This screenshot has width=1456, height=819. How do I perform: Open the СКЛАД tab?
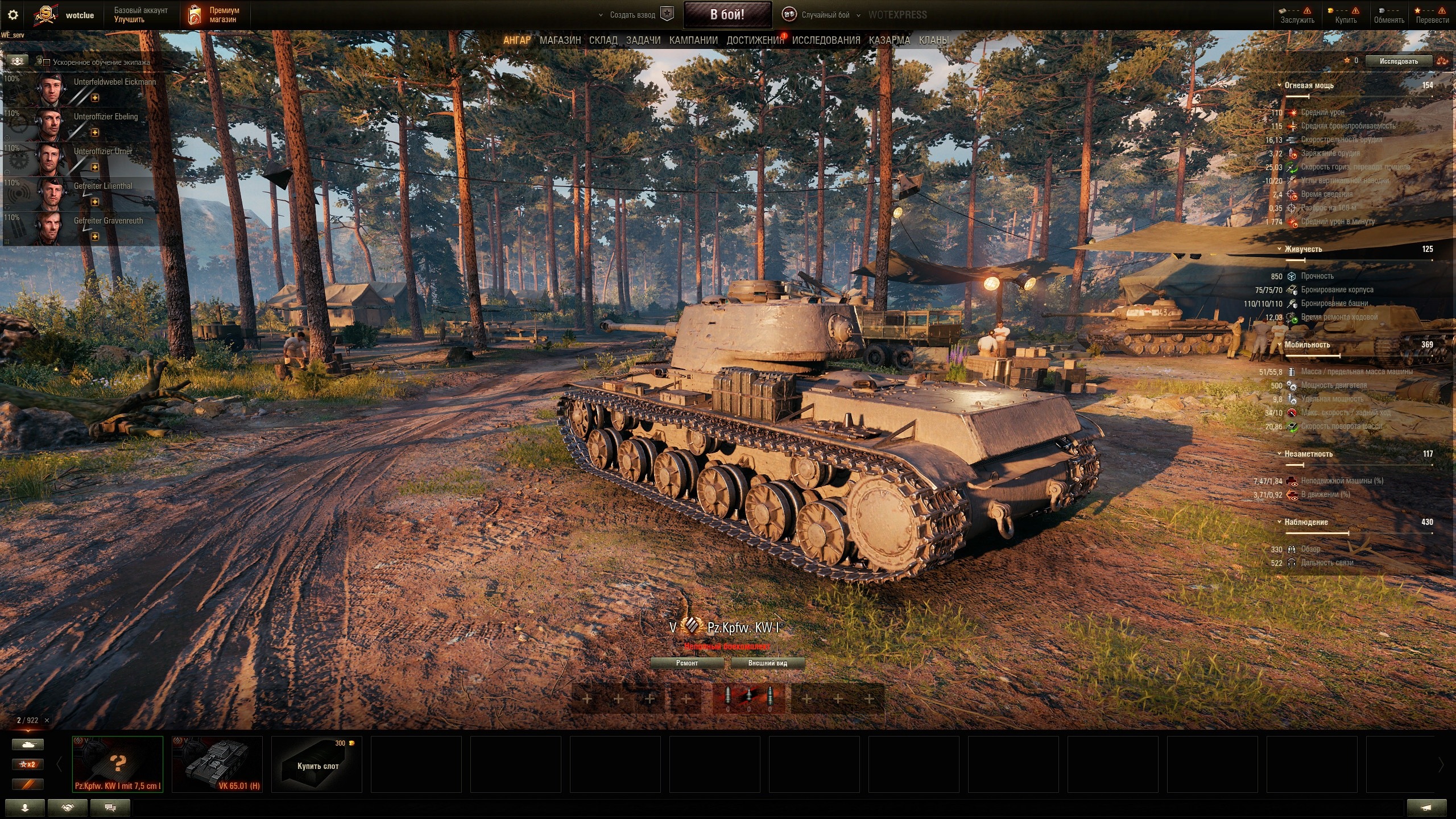click(603, 40)
